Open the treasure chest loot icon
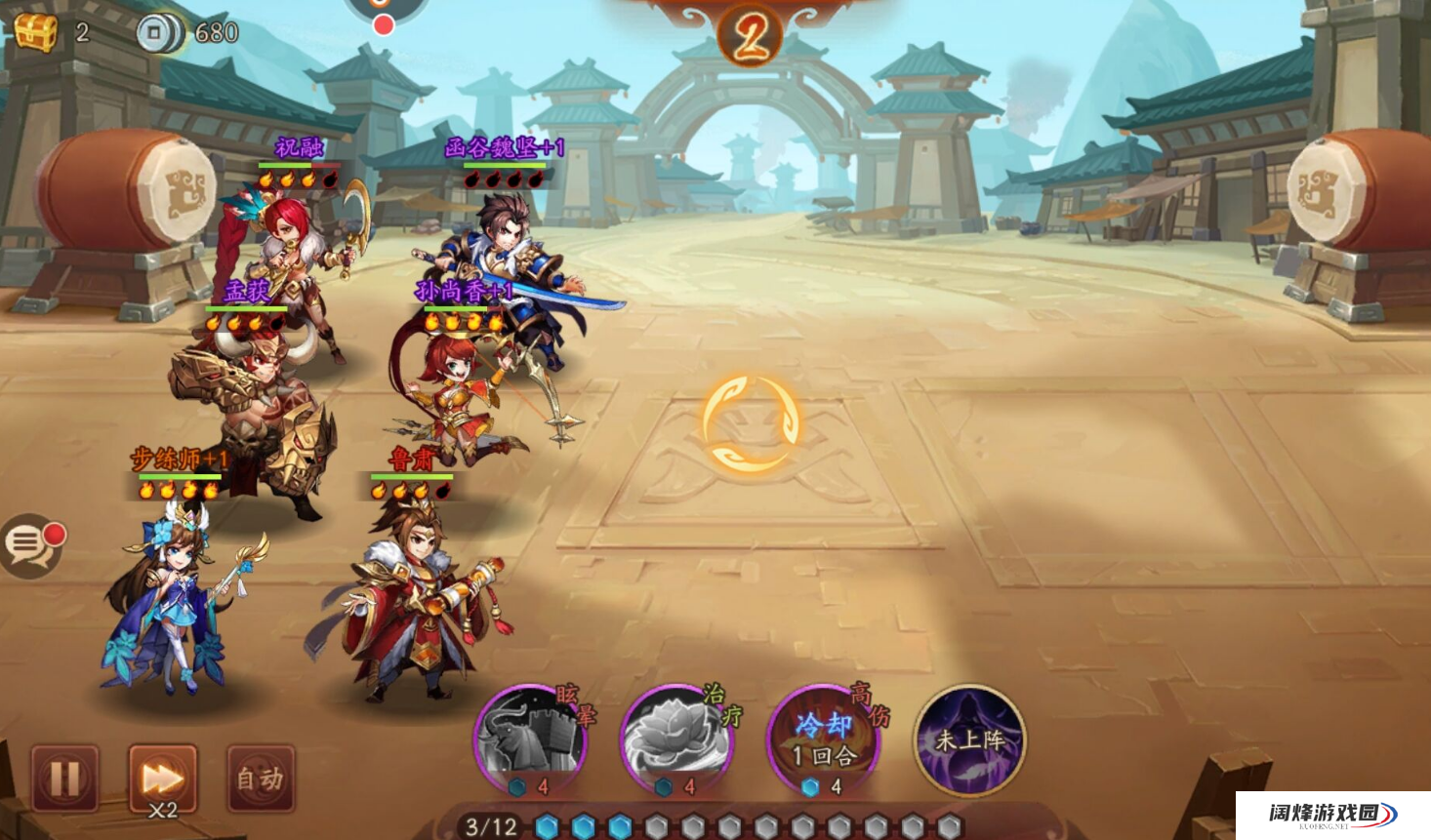 tap(36, 32)
